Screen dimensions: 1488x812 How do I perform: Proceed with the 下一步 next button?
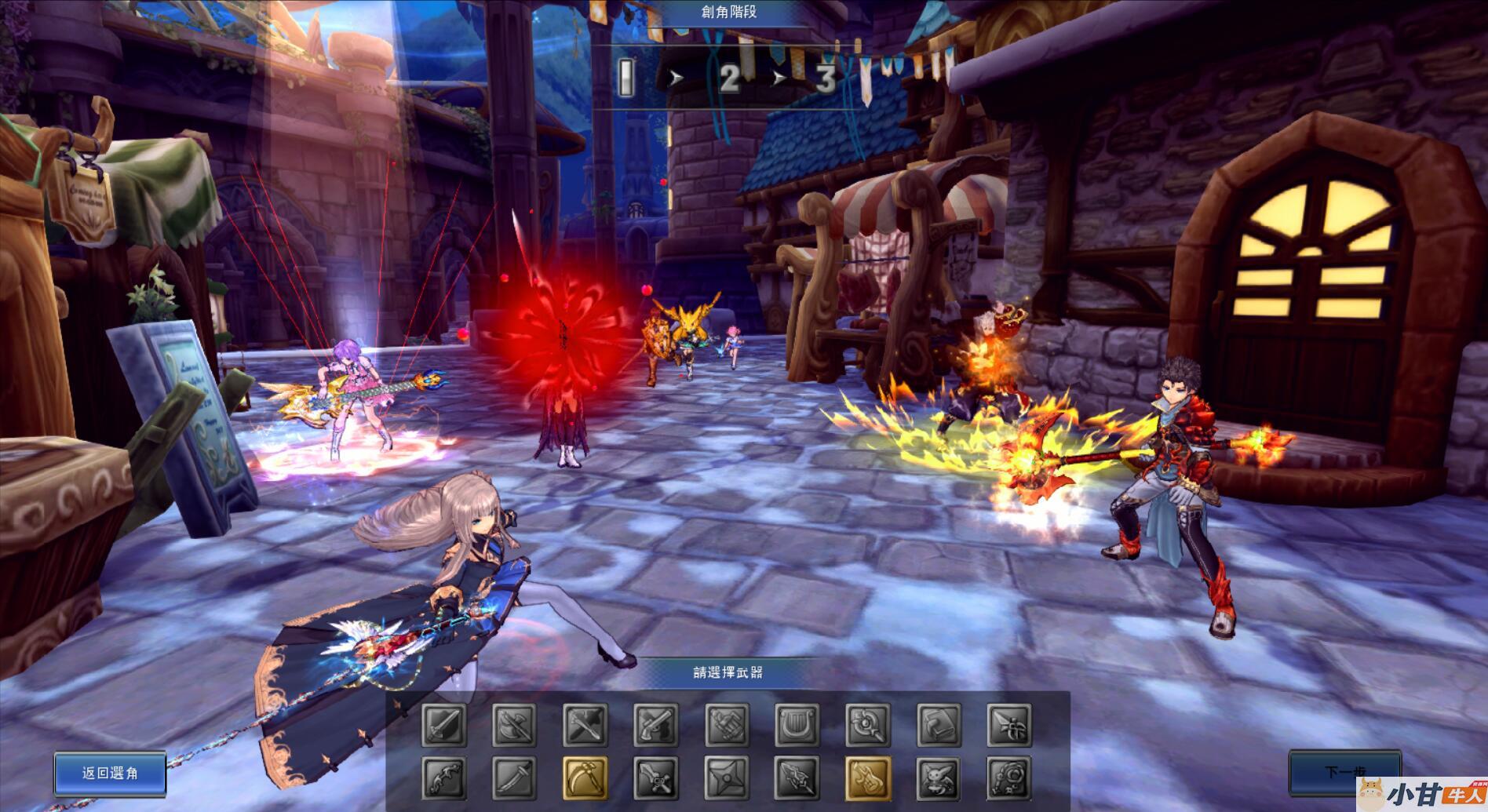[x=1344, y=772]
